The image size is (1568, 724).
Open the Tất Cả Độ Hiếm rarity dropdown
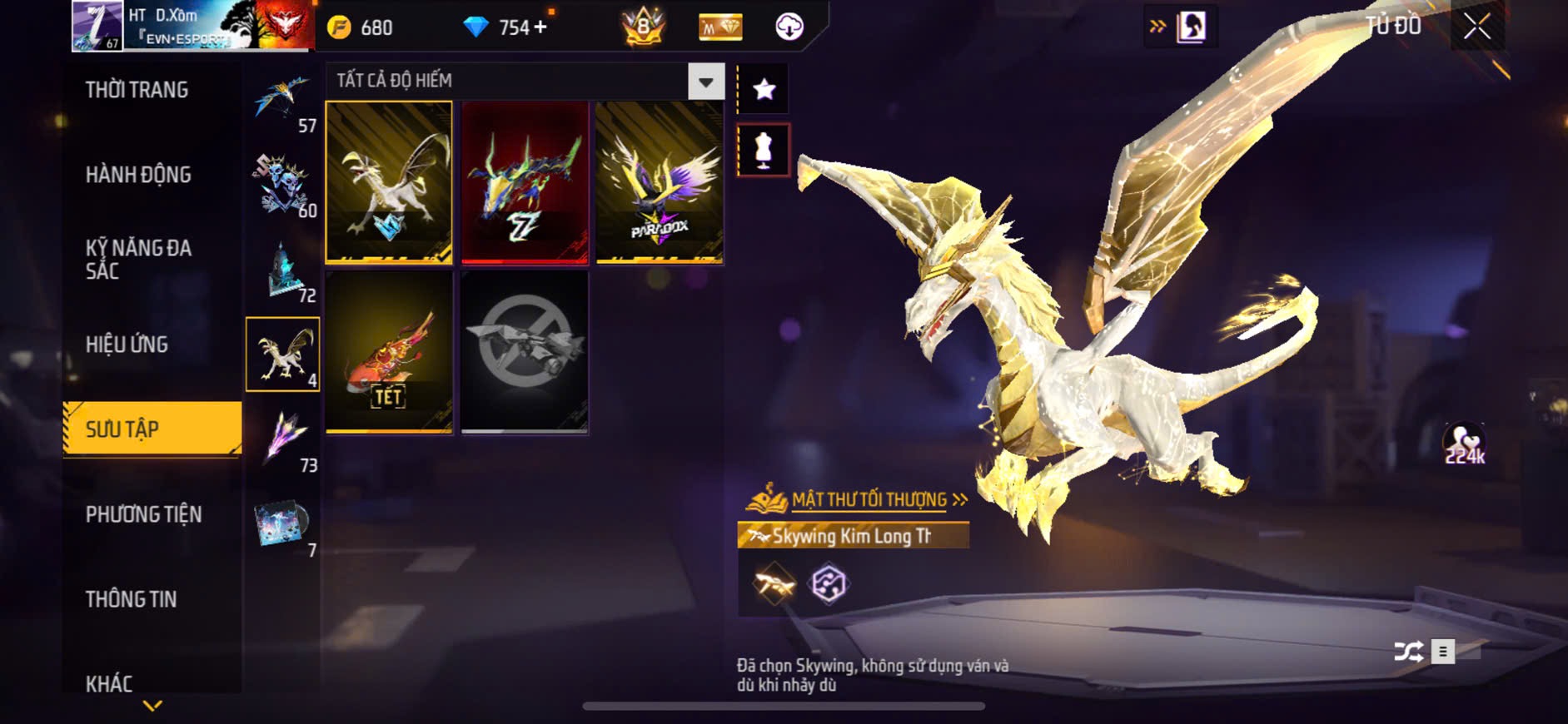[x=705, y=82]
